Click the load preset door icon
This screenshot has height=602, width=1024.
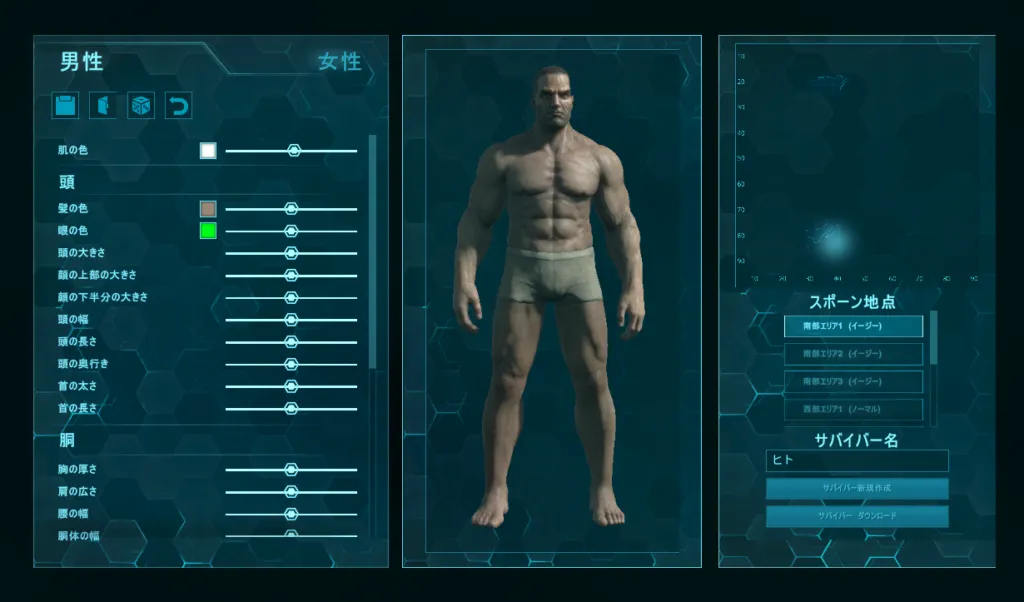[x=103, y=106]
